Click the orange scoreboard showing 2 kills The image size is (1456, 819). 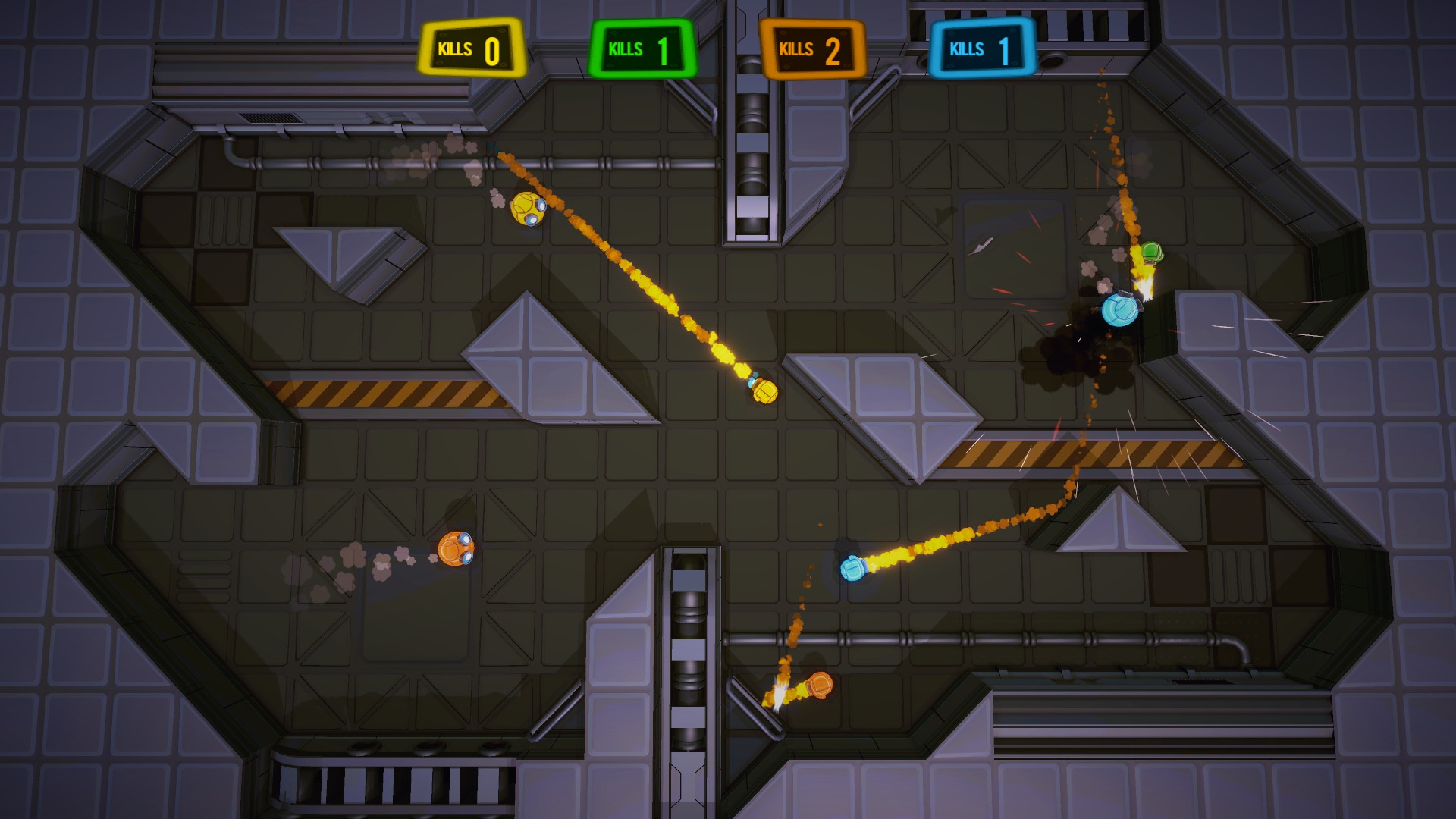click(x=813, y=47)
